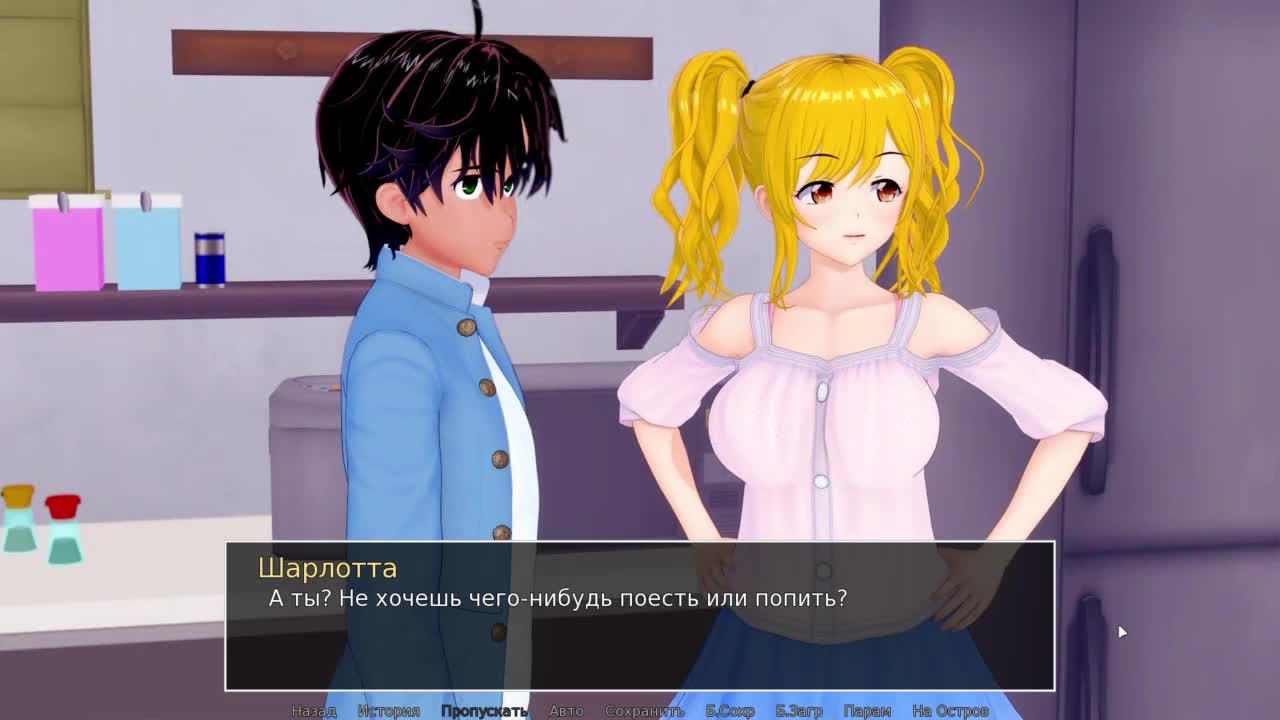Quick load with Б.Загр
The image size is (1280, 720).
(799, 711)
